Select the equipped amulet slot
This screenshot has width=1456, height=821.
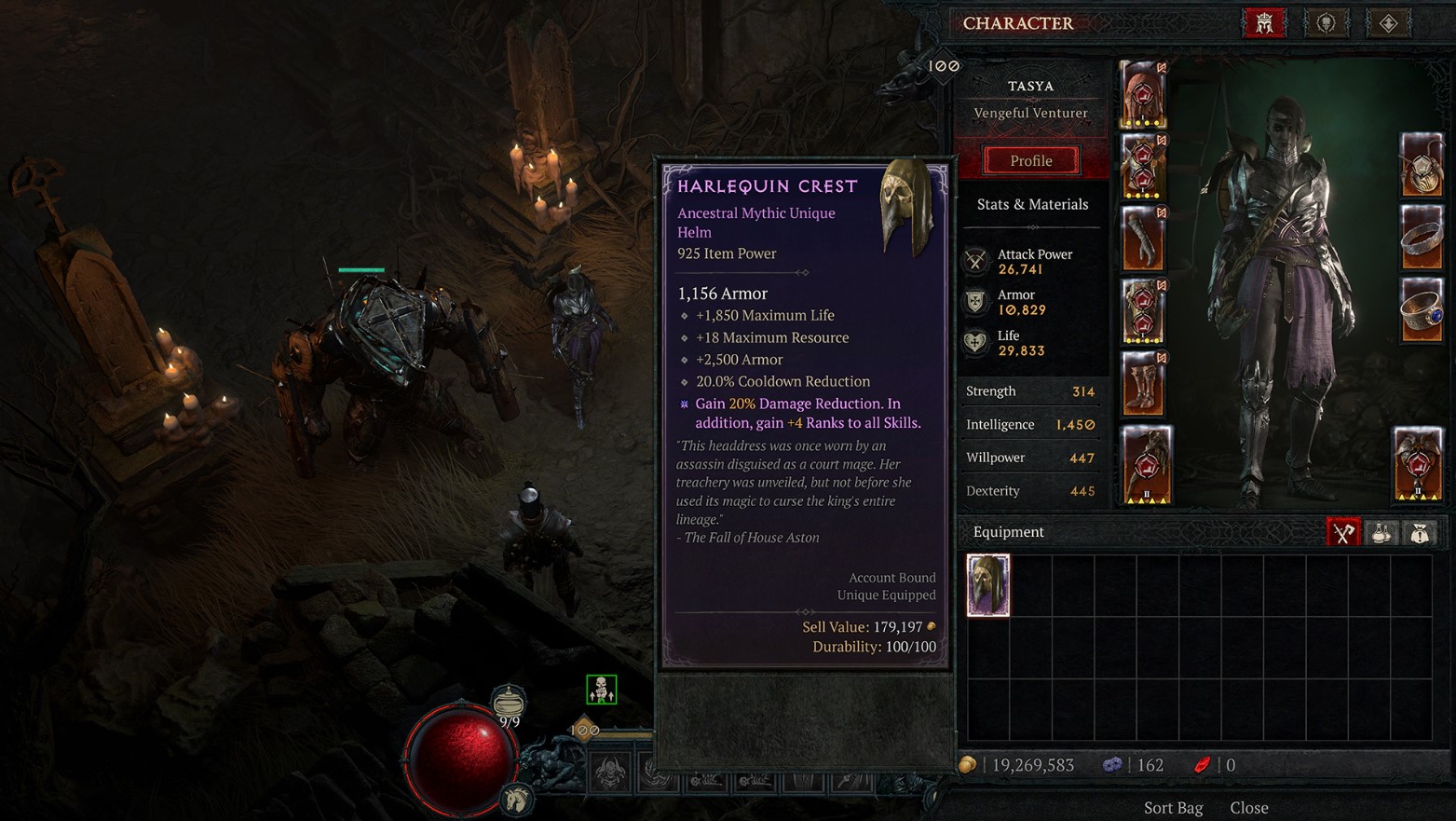(x=1422, y=166)
